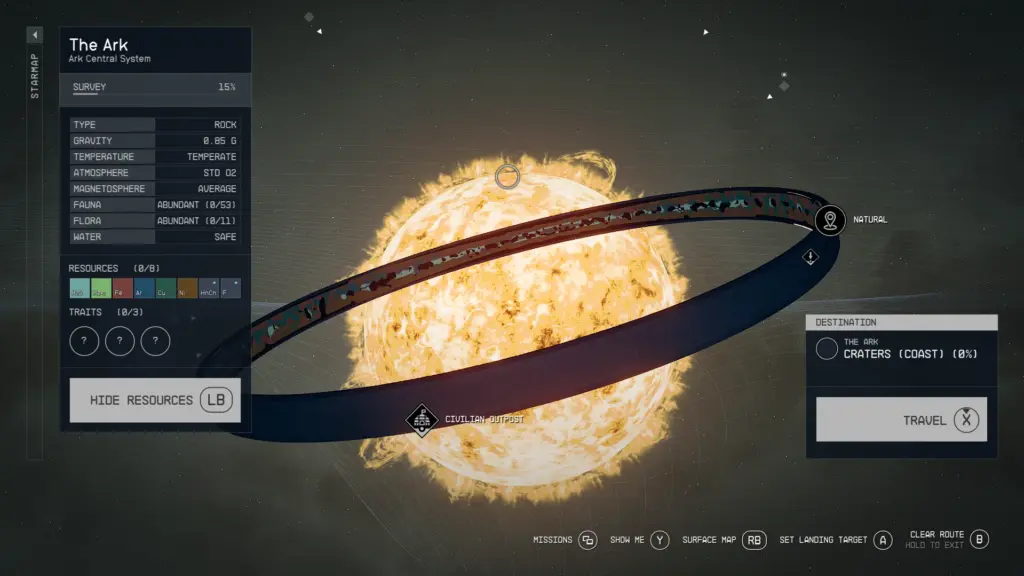
Task: Choose the Civilian Outpost map marker
Action: point(422,419)
